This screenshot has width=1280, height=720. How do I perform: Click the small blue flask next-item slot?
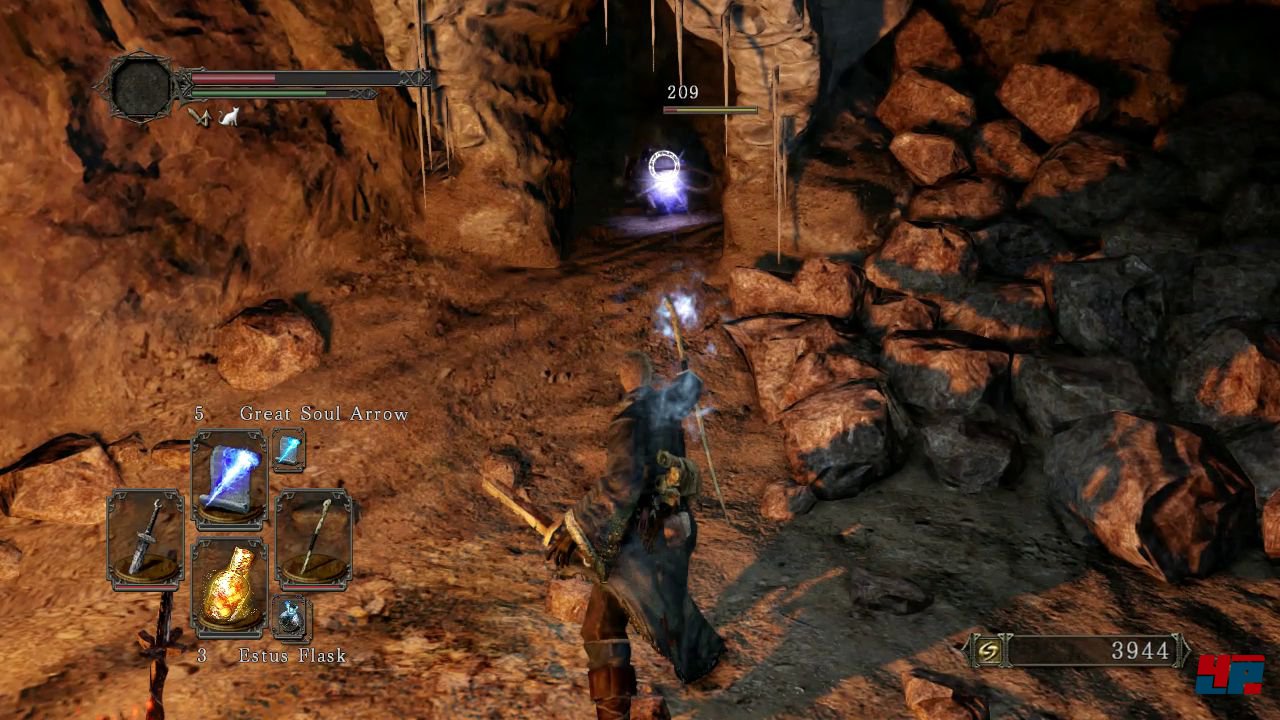point(291,617)
